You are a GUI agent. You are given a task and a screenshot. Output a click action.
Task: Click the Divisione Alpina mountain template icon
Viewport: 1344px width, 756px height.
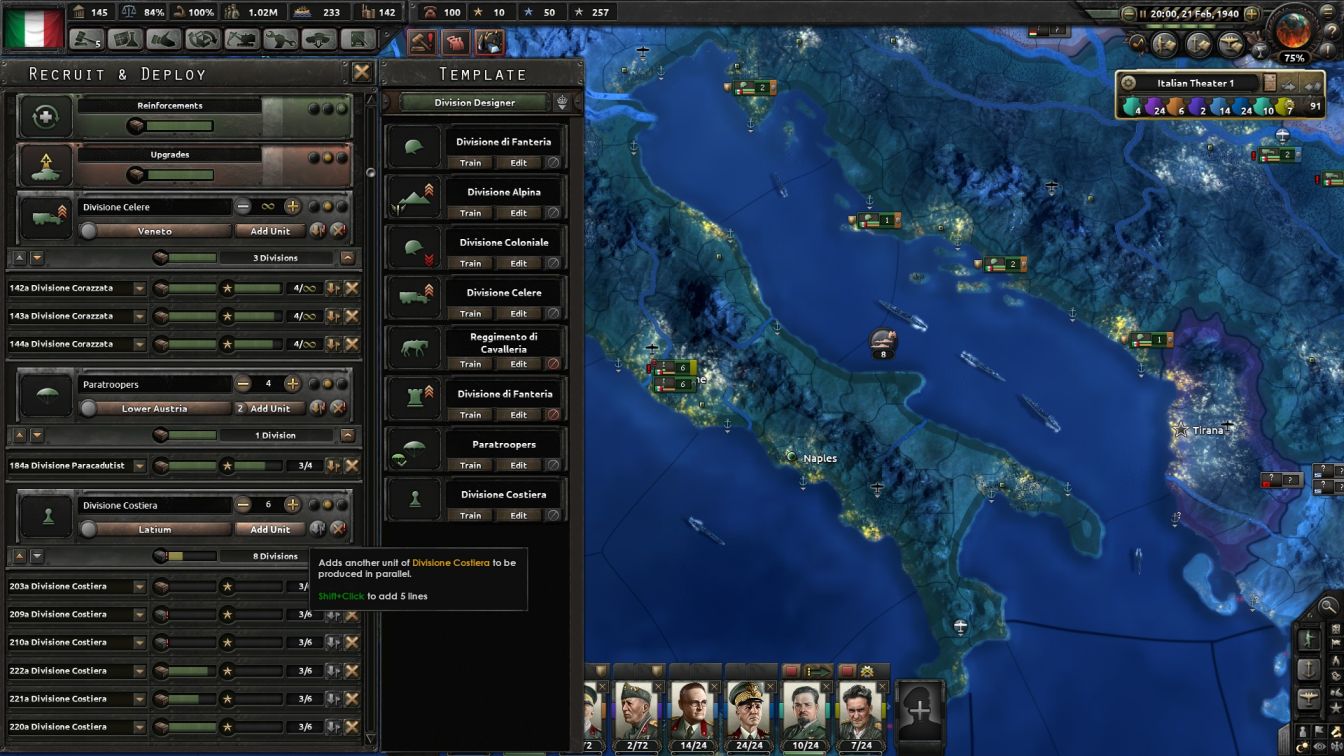pyautogui.click(x=414, y=196)
